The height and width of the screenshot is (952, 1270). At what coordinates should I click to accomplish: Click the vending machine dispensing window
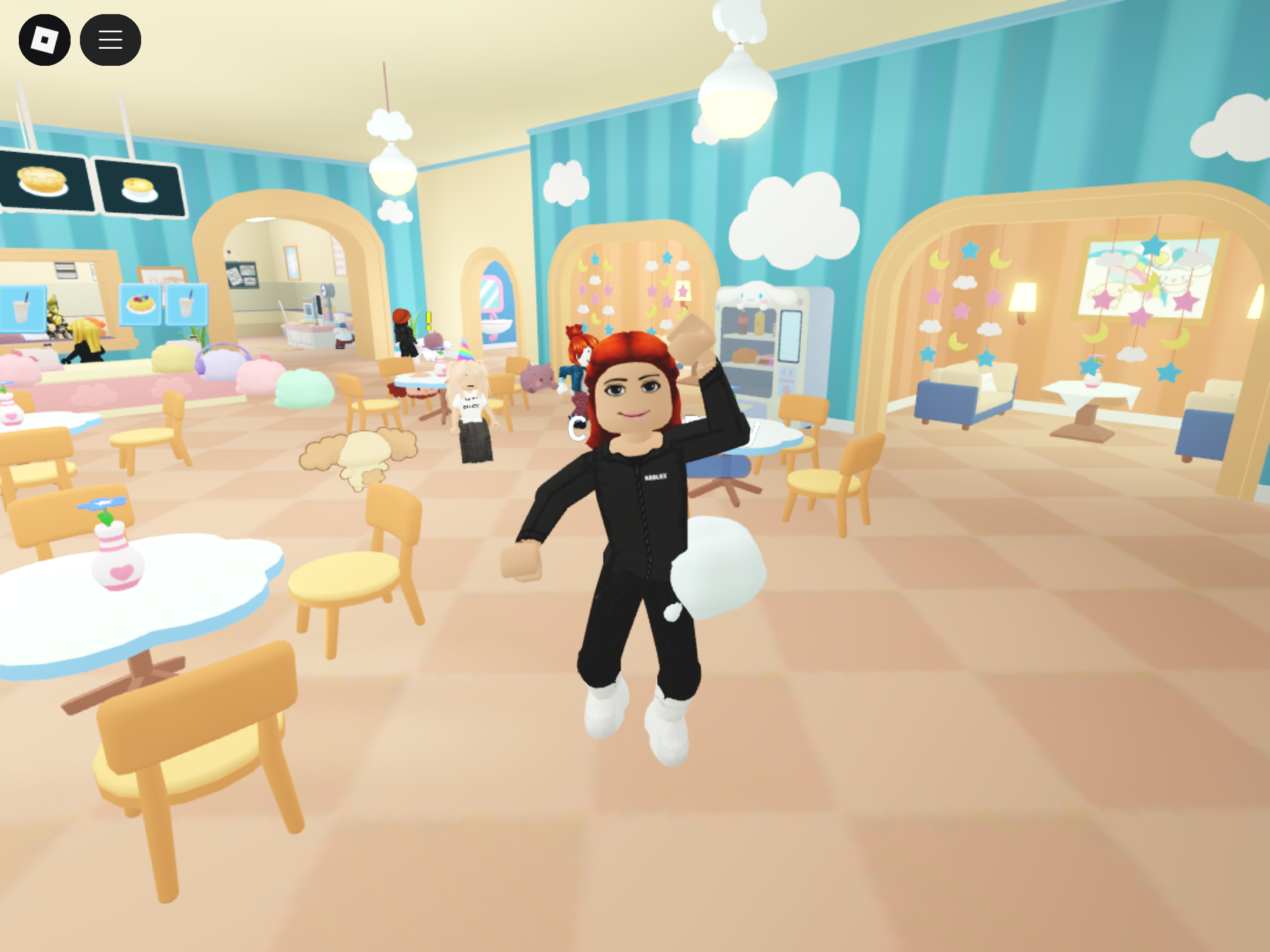790,337
